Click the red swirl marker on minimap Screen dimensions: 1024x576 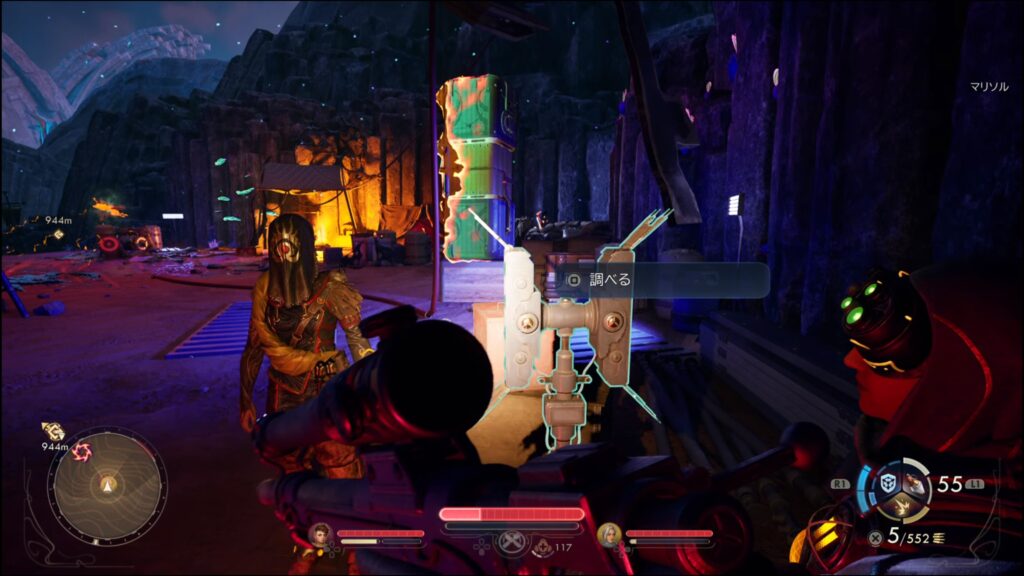click(x=82, y=451)
